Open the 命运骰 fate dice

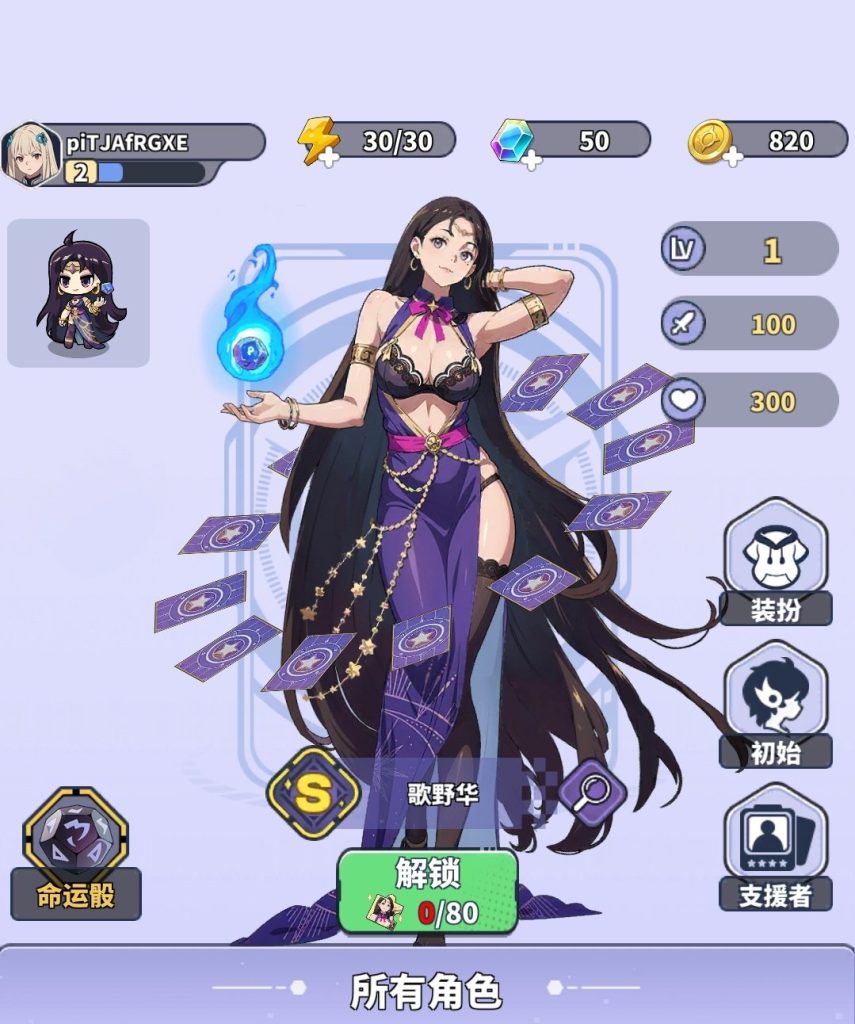pyautogui.click(x=76, y=853)
